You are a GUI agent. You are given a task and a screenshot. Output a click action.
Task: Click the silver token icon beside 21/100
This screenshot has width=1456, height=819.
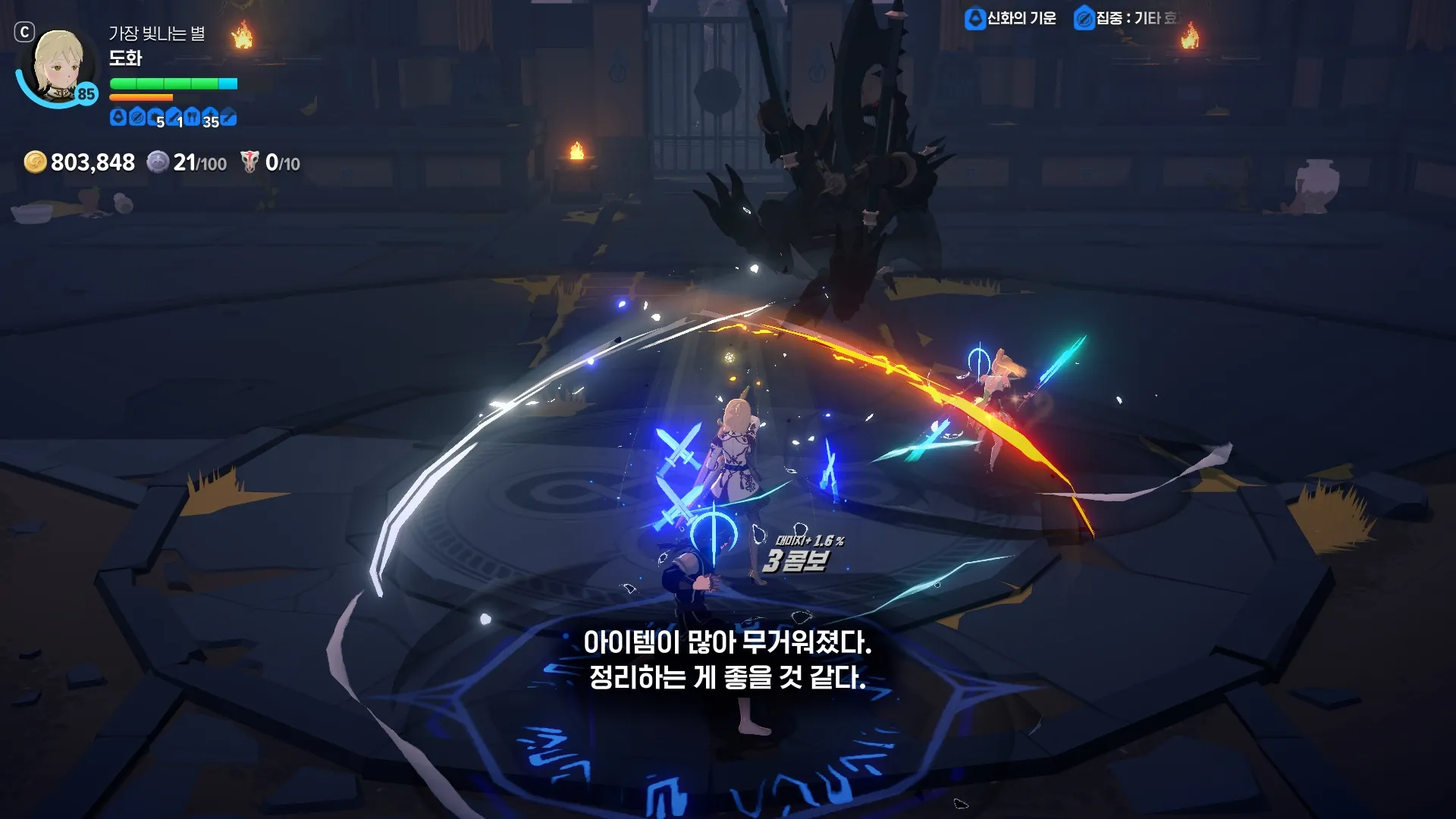(158, 162)
